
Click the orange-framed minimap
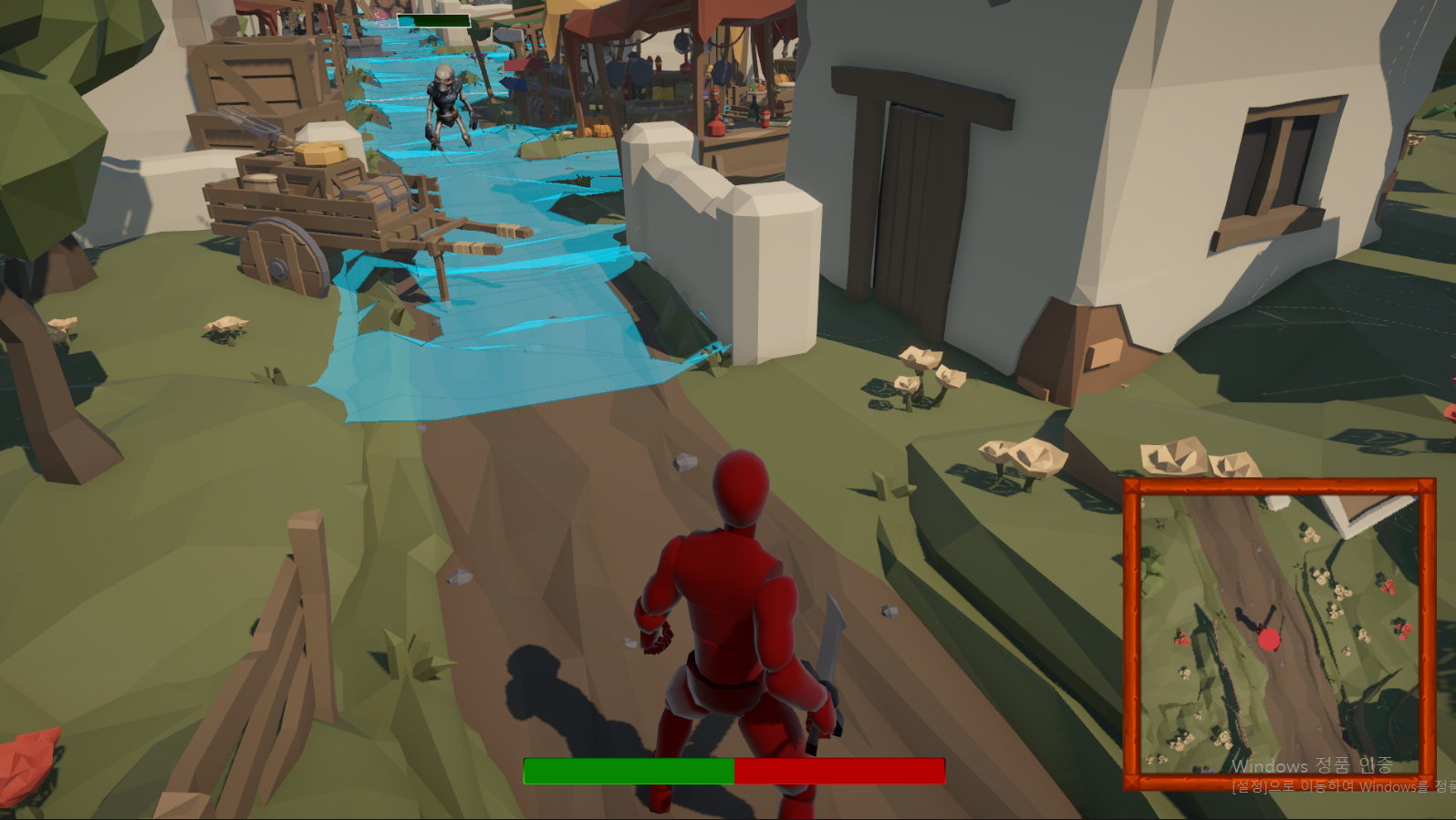(1279, 633)
